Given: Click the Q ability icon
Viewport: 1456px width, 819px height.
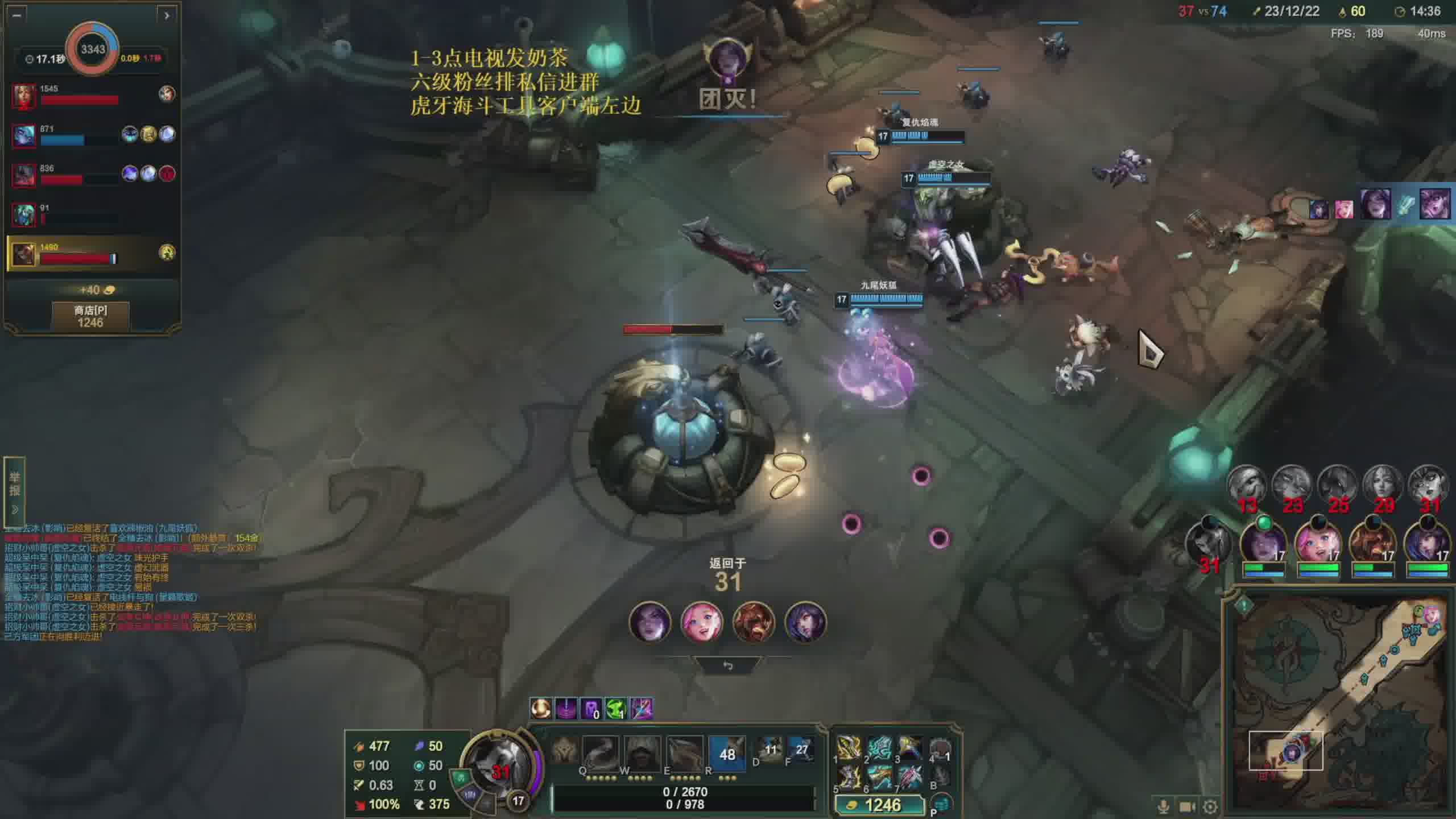Looking at the screenshot, I should tap(599, 753).
